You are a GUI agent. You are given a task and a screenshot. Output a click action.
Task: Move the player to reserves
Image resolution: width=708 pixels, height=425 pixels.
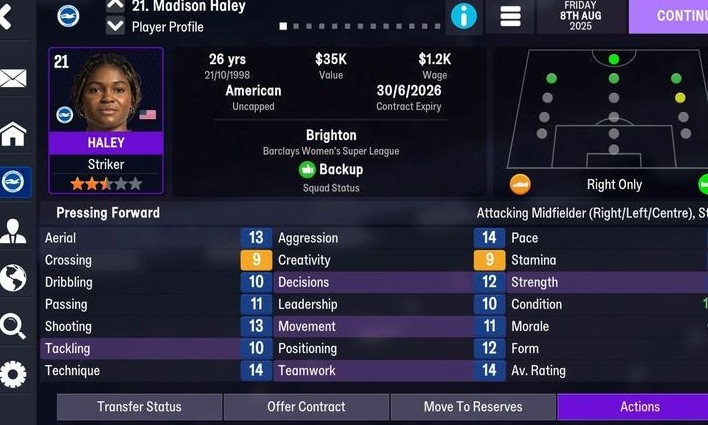tap(473, 407)
